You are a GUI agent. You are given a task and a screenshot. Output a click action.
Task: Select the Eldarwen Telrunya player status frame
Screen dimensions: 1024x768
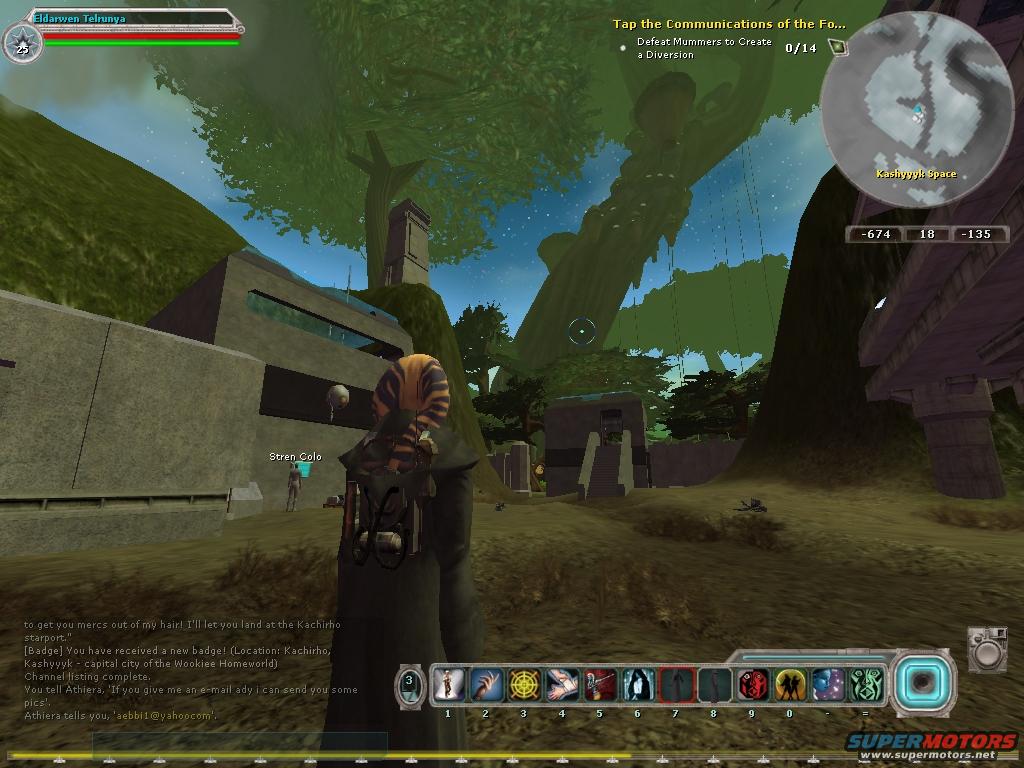pos(130,30)
